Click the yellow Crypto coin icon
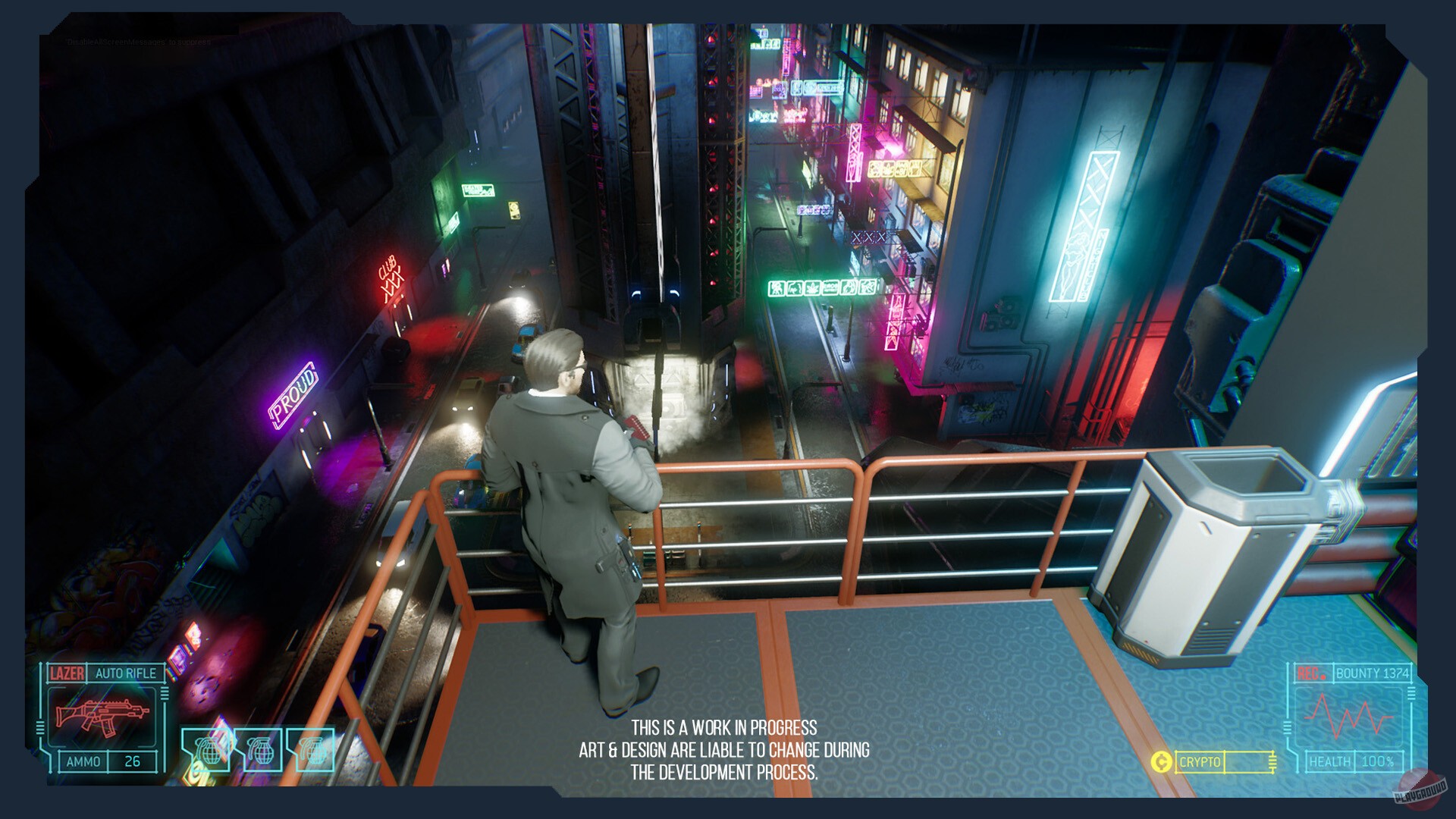The image size is (1456, 819). pyautogui.click(x=1162, y=761)
